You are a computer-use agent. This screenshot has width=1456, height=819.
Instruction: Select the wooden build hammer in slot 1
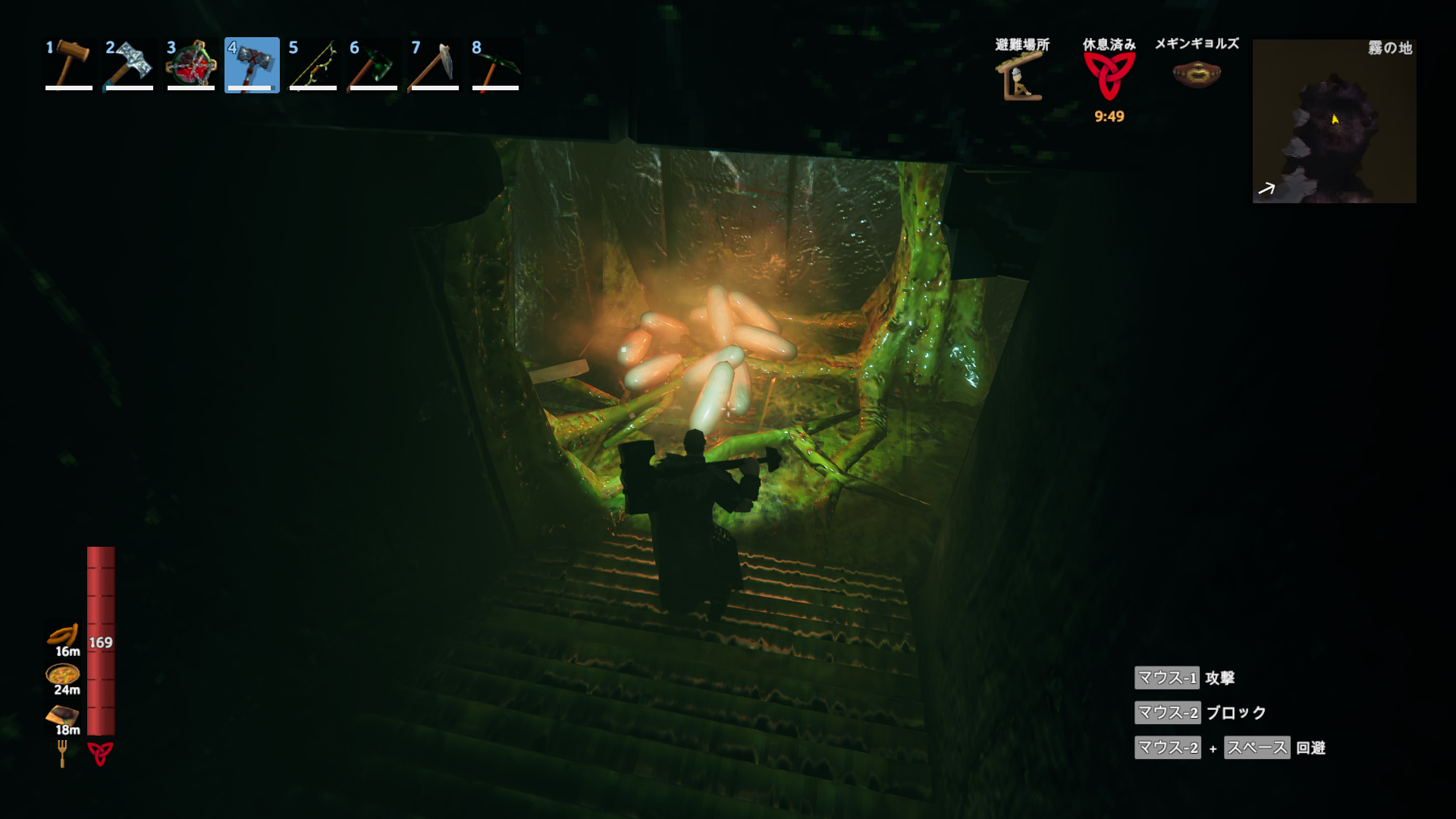(x=68, y=65)
